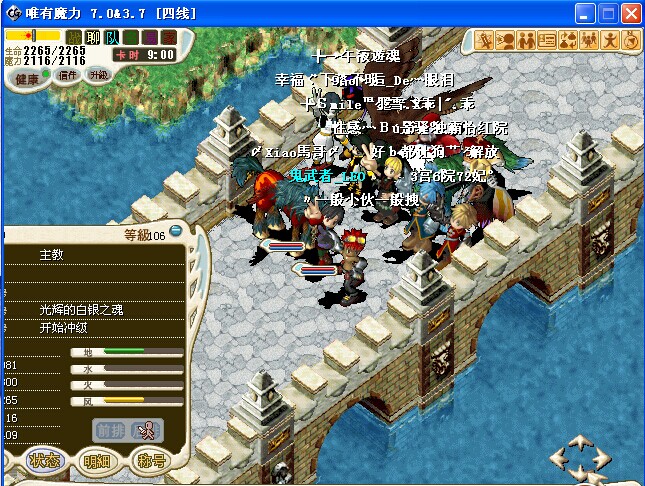Viewport: 645px width, 486px height.
Task: Click the 升級 level-up button
Action: click(99, 74)
